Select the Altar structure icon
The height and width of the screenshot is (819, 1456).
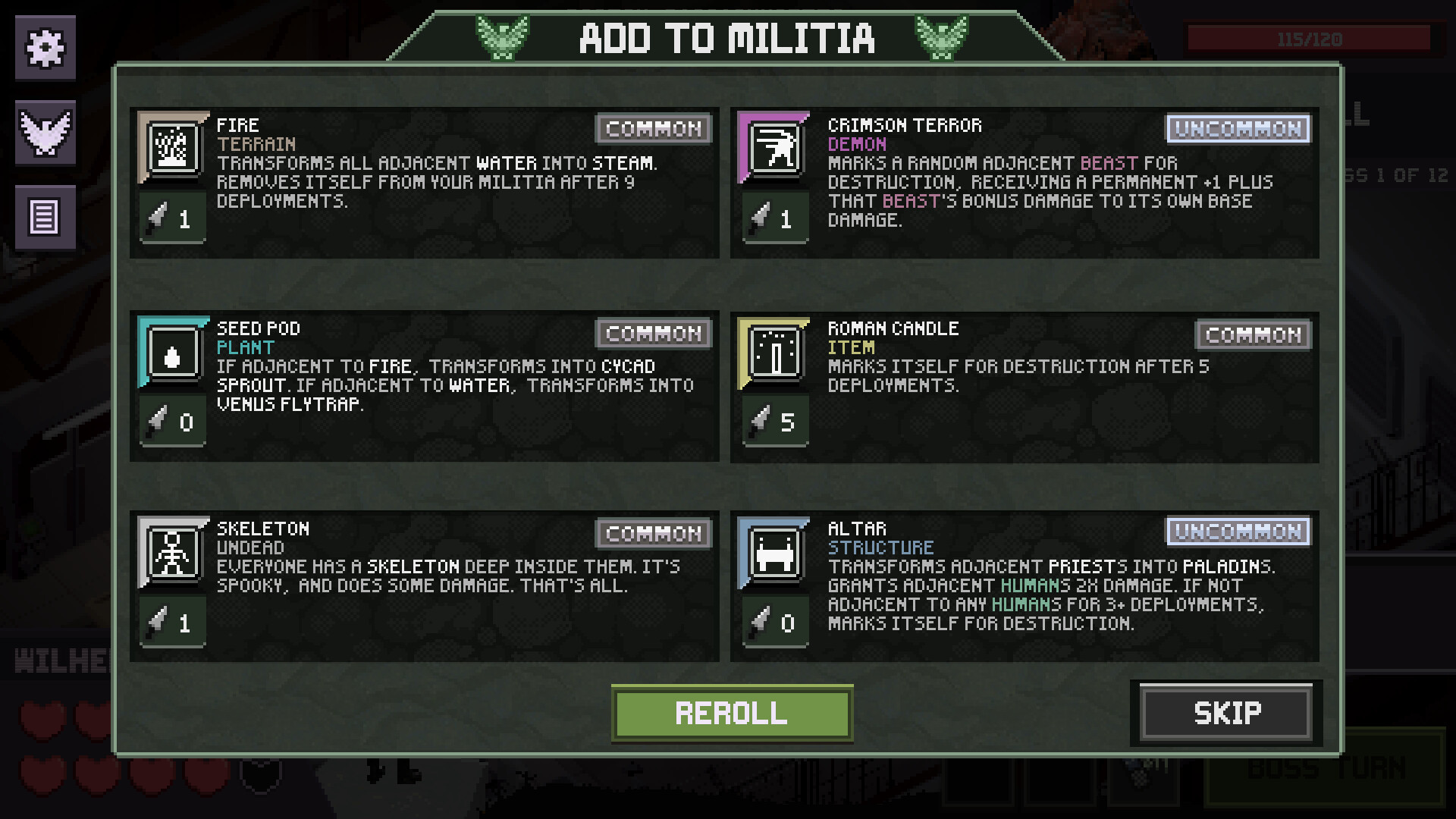tap(775, 551)
